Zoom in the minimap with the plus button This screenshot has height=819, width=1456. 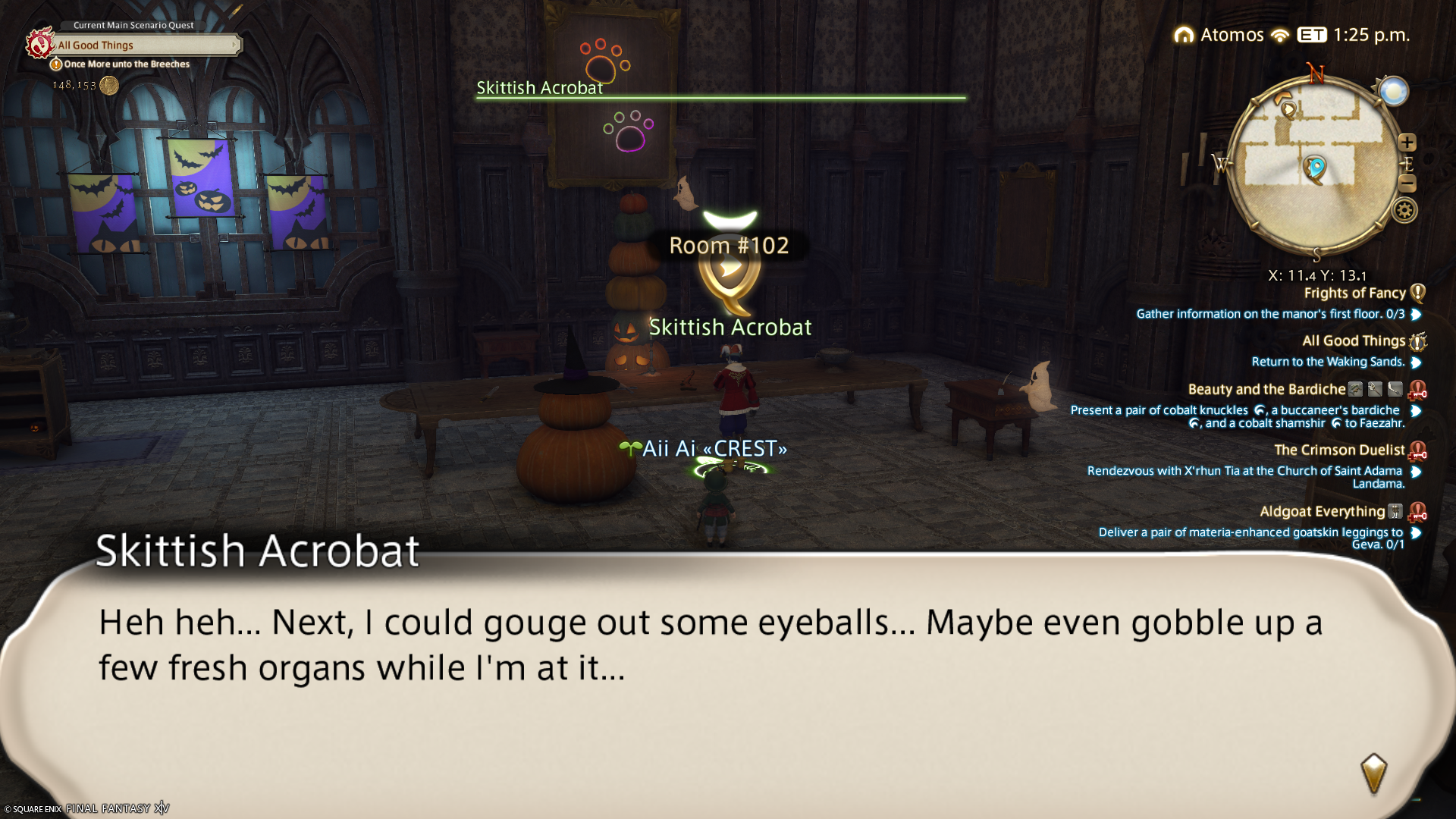click(1407, 143)
